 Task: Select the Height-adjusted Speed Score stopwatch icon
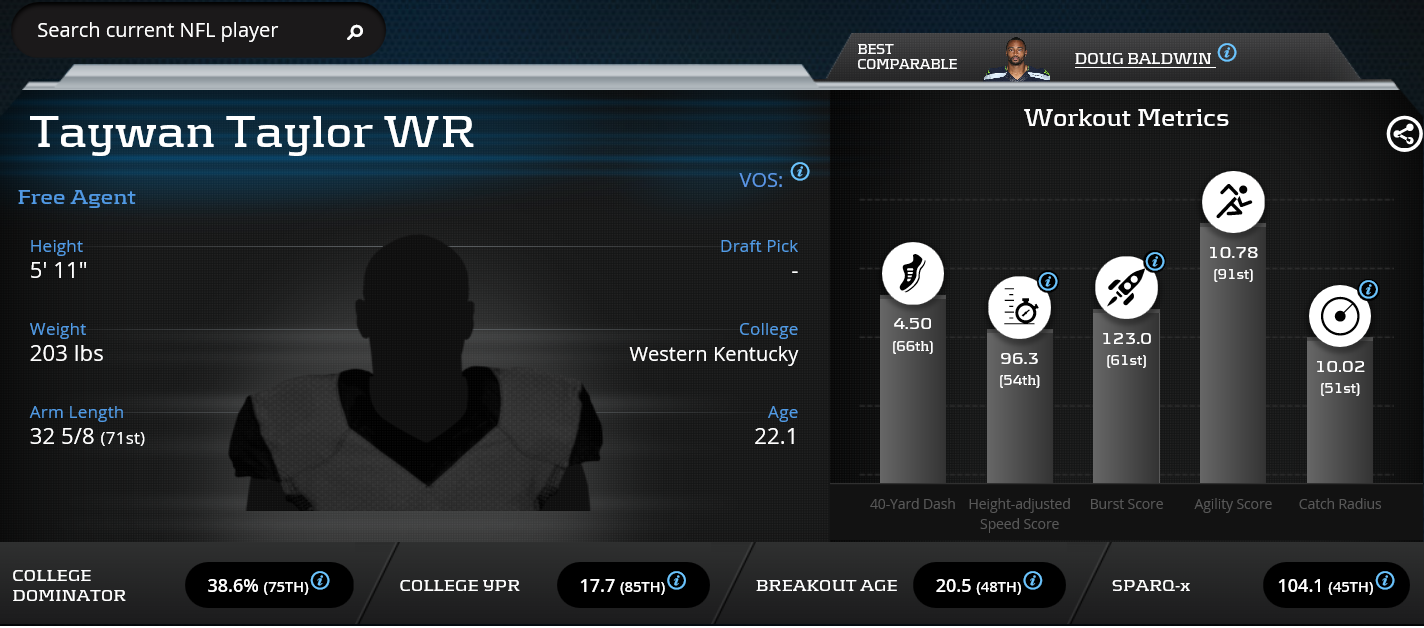(1019, 306)
